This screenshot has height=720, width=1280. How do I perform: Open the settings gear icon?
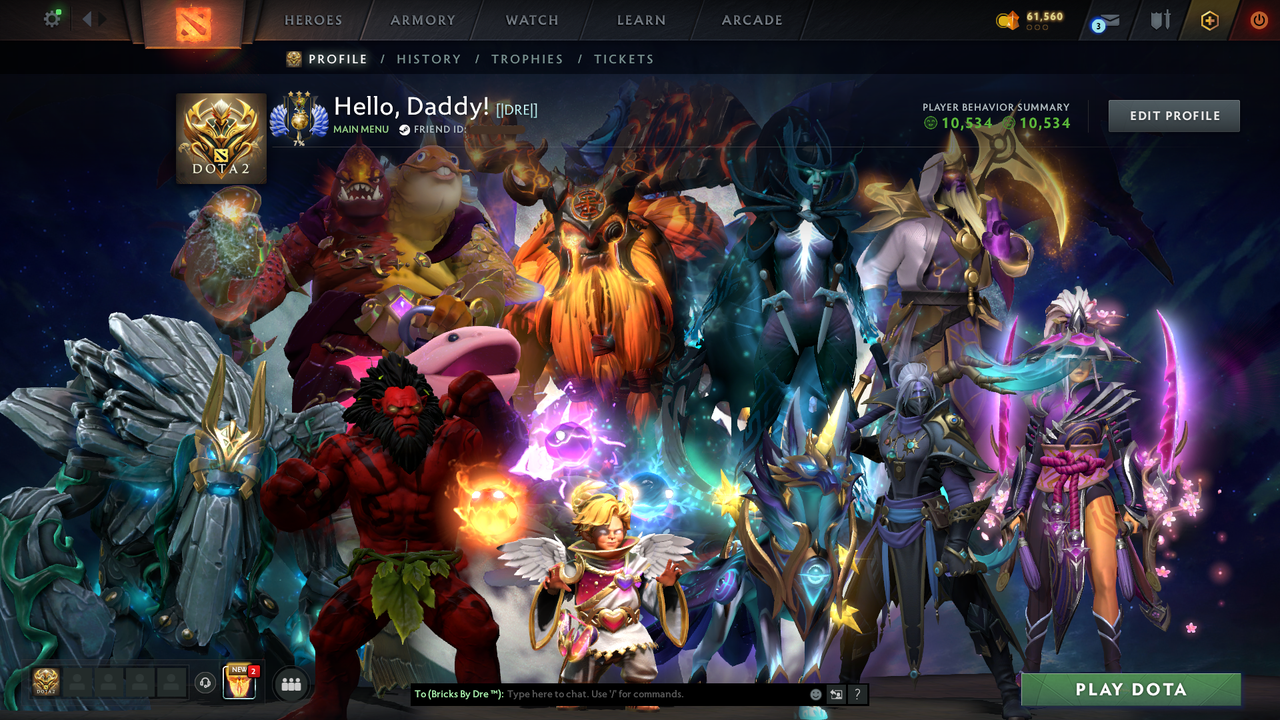click(x=52, y=17)
